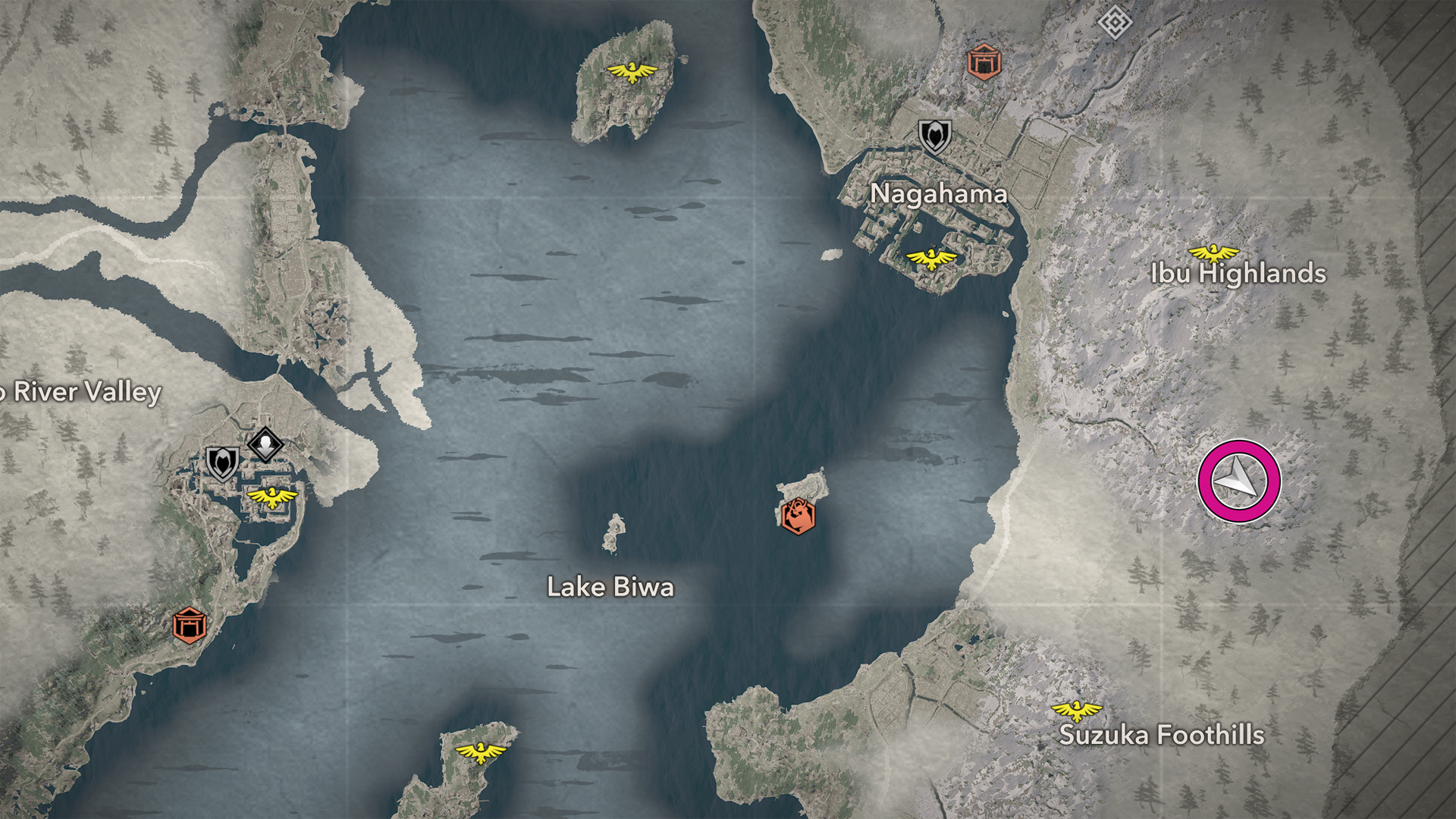Click the orange hexagon marker on the lake islet
The width and height of the screenshot is (1456, 819).
(798, 516)
